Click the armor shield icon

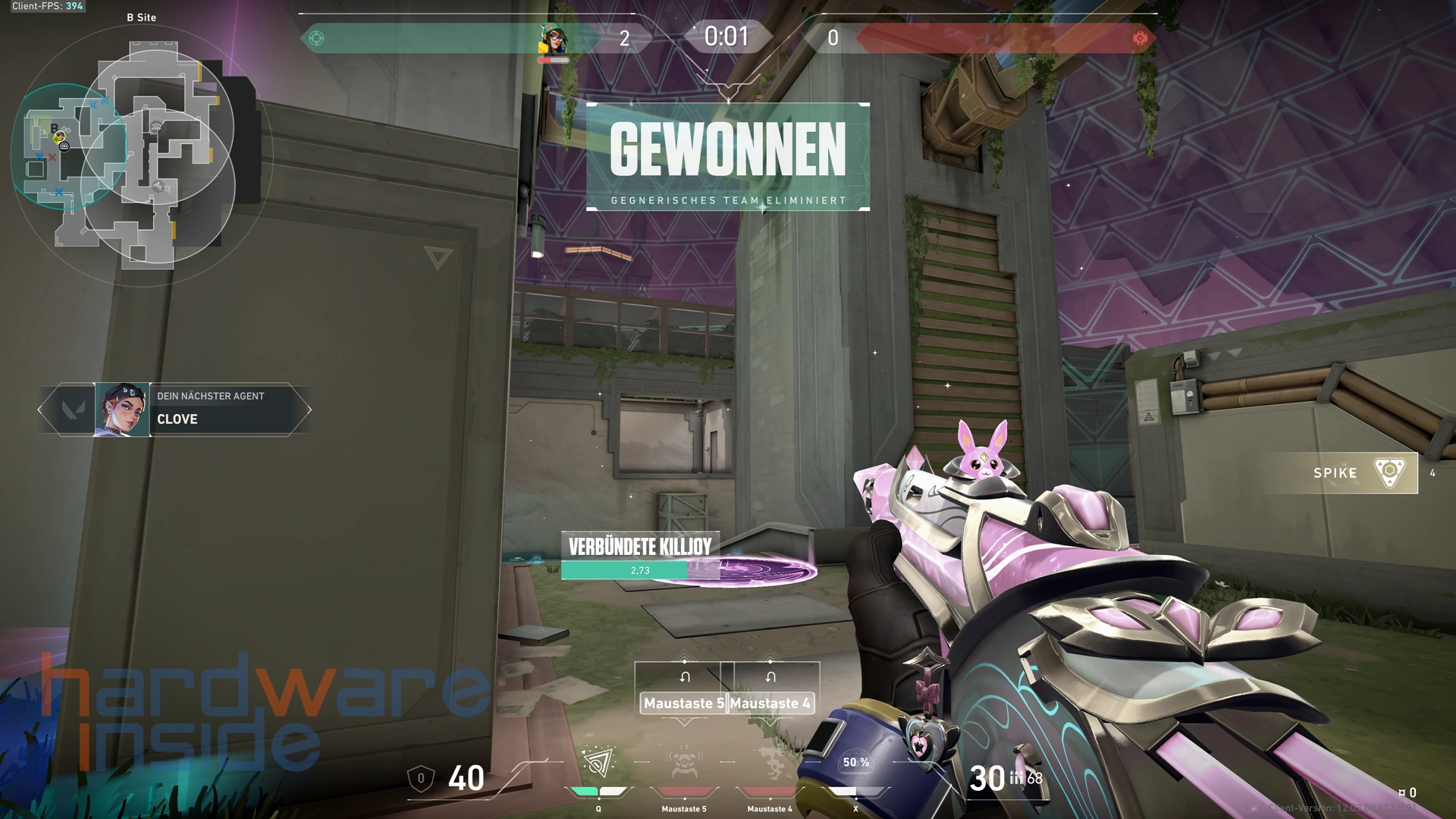421,778
